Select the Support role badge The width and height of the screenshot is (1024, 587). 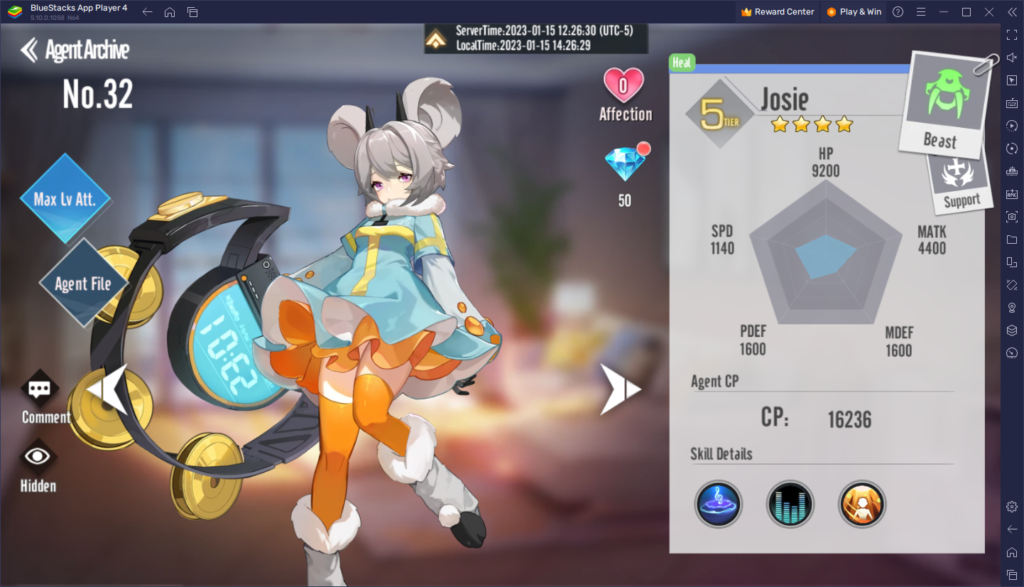[958, 178]
